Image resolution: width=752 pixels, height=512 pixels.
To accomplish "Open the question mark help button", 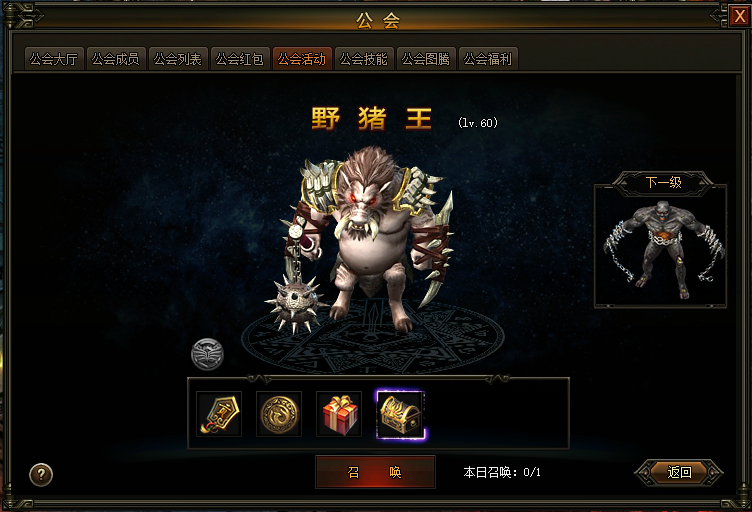I will point(41,474).
